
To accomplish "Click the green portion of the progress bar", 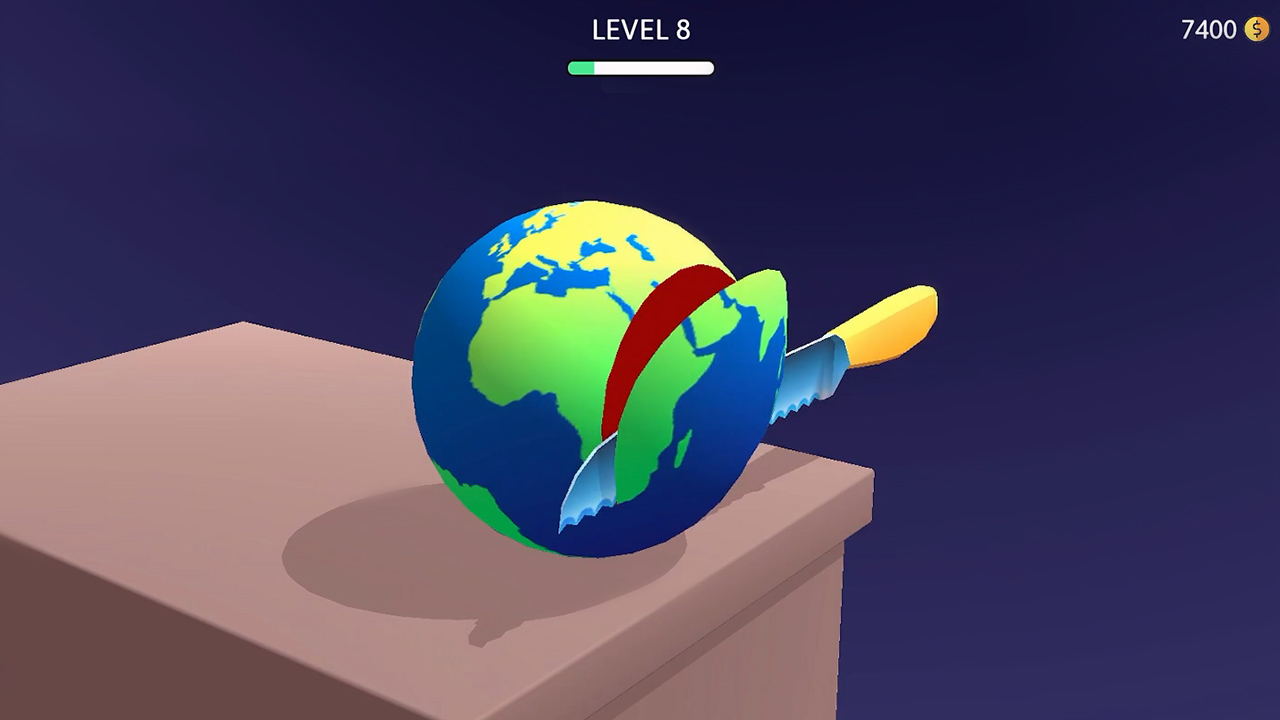I will [x=582, y=66].
